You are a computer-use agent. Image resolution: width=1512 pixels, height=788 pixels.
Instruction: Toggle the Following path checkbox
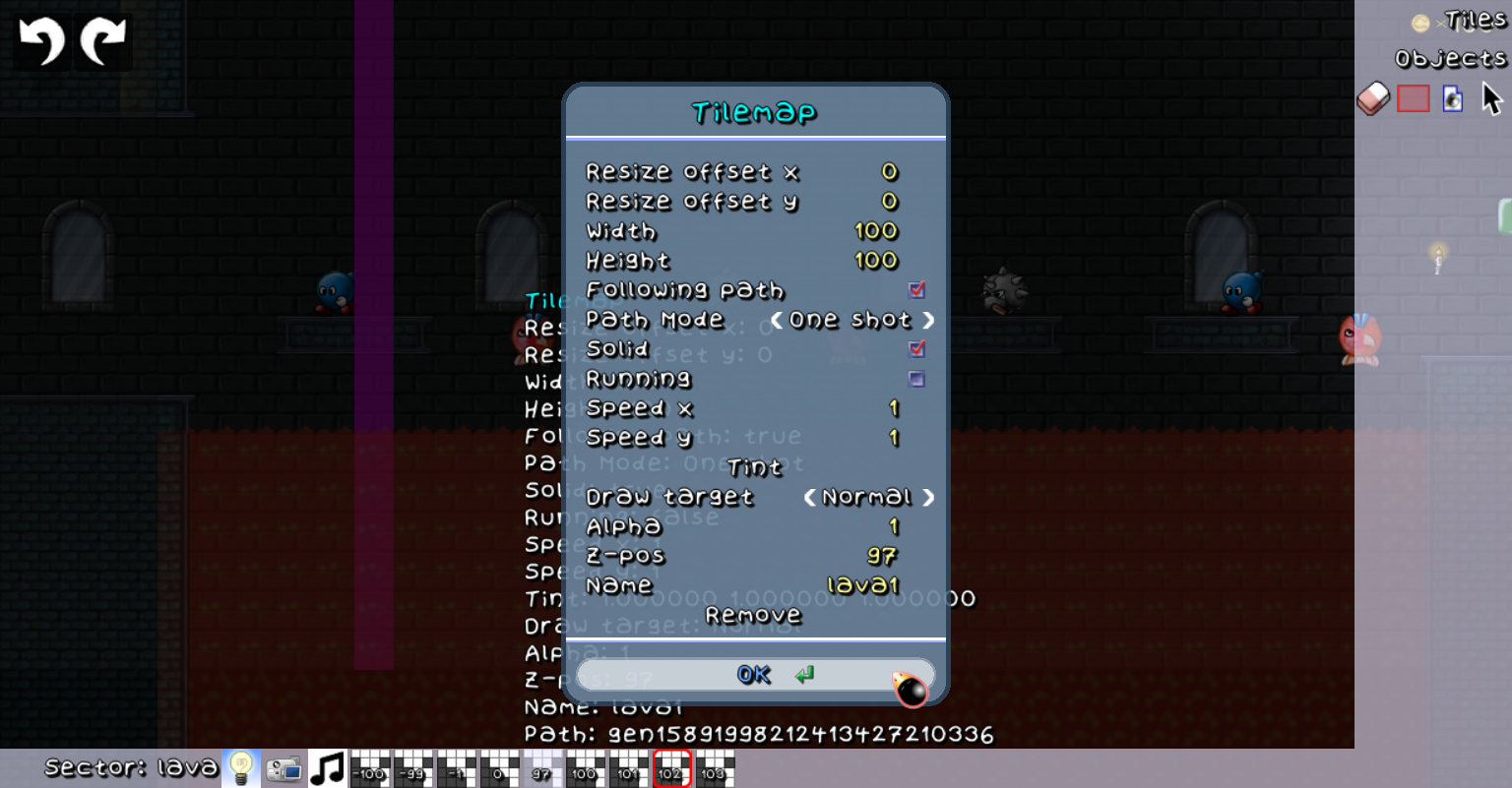point(917,290)
